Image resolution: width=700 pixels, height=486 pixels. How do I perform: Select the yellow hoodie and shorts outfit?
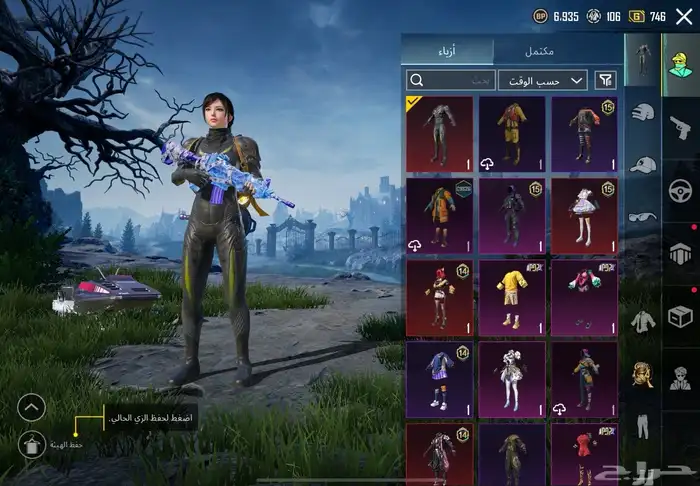[x=512, y=297]
